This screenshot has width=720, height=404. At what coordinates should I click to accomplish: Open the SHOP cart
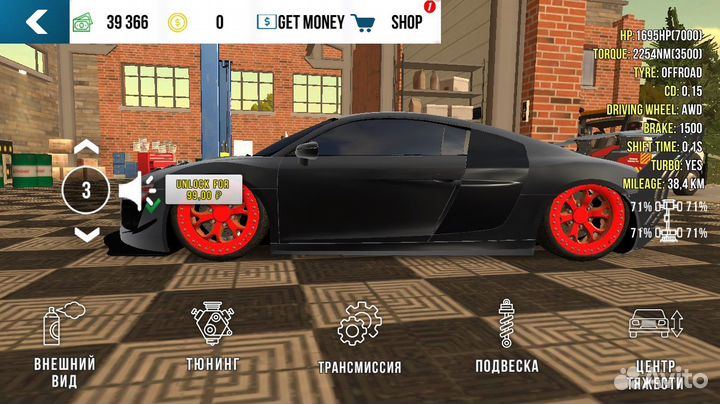pos(390,22)
